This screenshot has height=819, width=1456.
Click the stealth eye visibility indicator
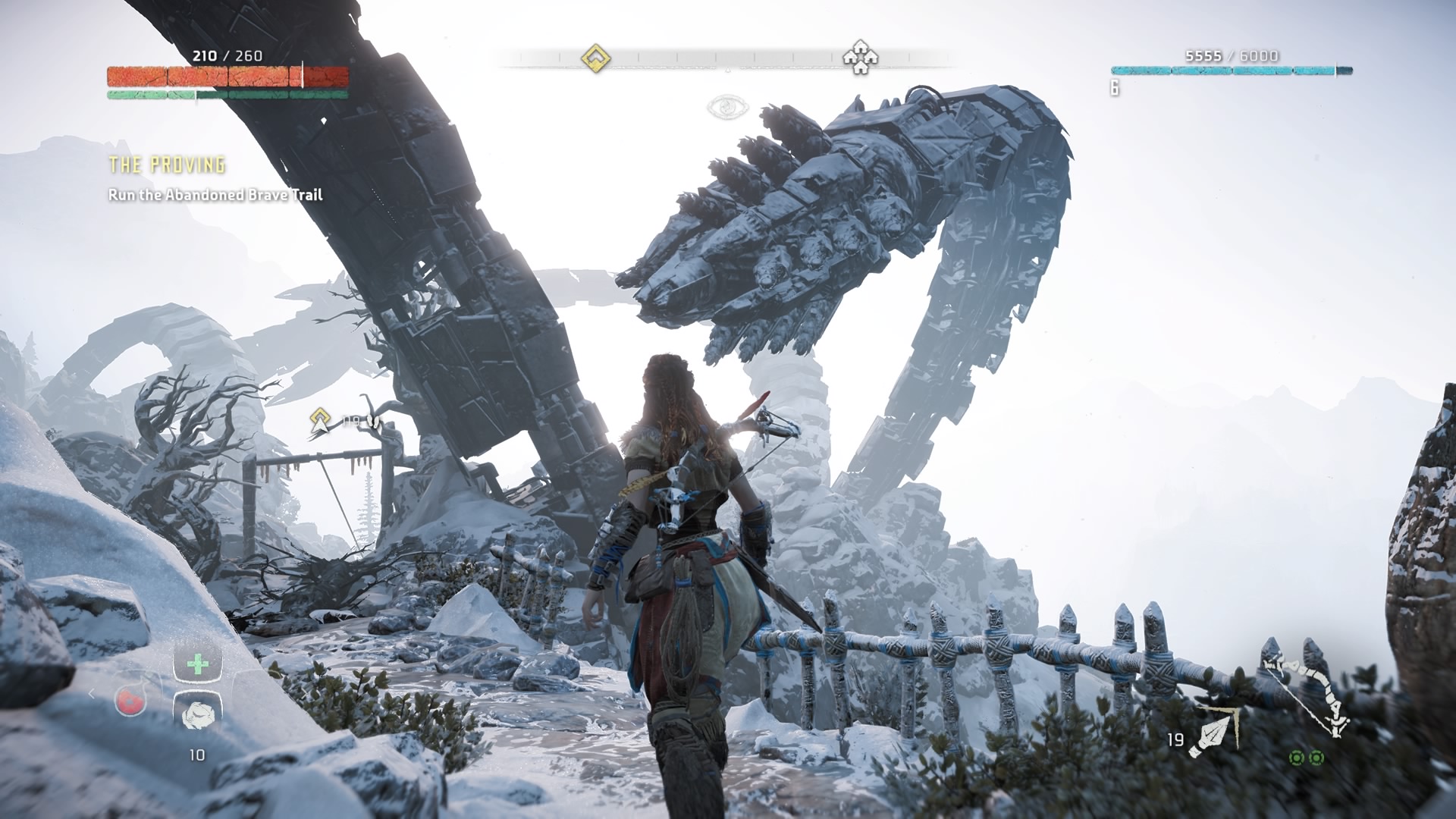point(727,107)
